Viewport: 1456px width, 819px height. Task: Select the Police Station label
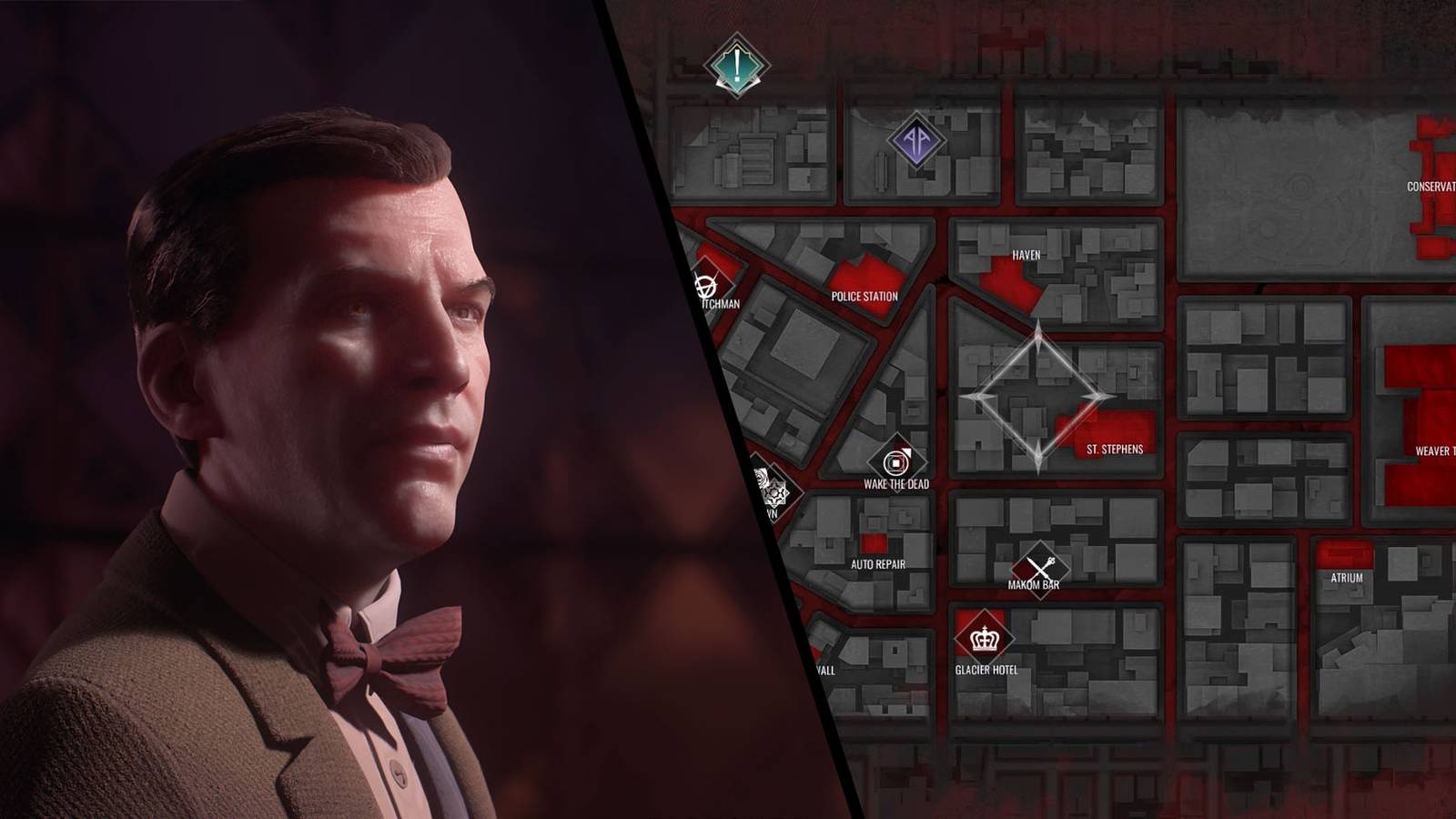pos(865,295)
